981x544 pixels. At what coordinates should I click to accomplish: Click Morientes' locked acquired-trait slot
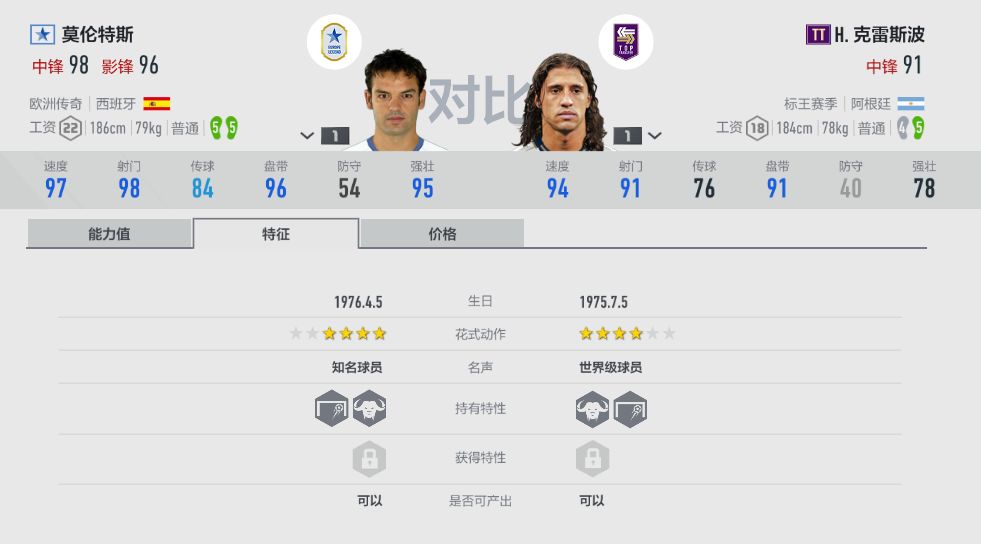(x=369, y=459)
